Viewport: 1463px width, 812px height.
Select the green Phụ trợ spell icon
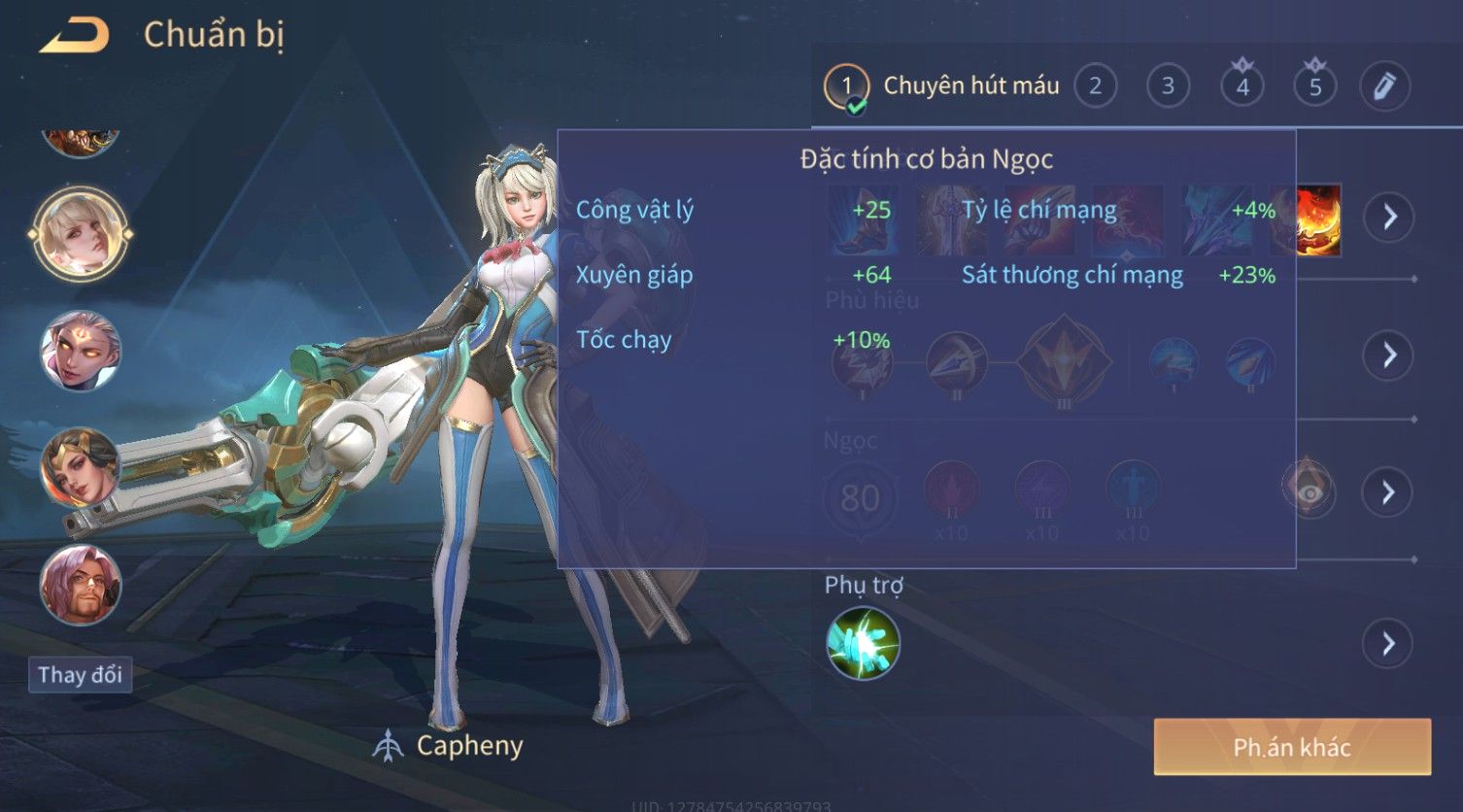pos(863,643)
